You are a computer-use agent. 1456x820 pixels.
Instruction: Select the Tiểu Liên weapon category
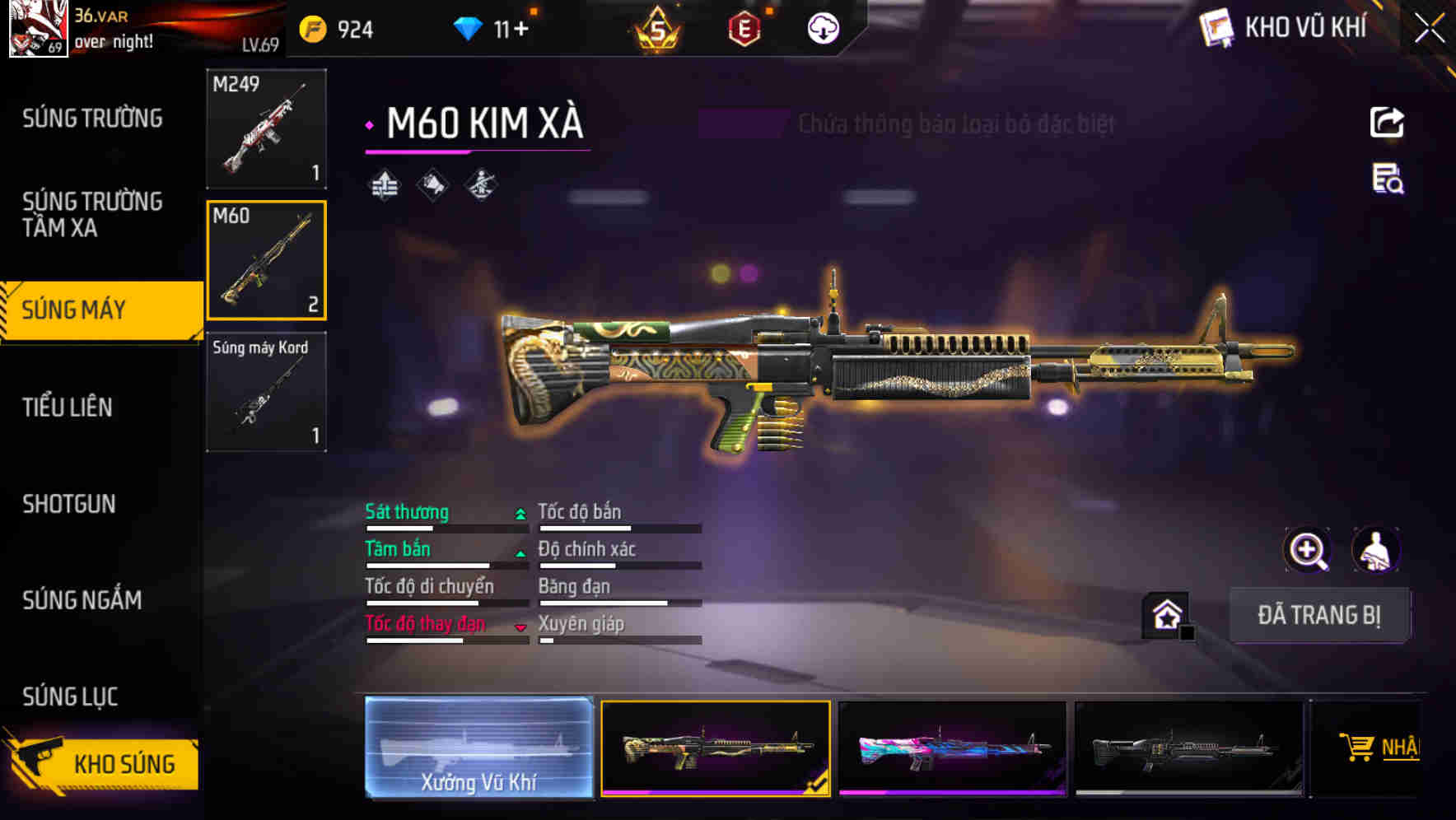68,407
